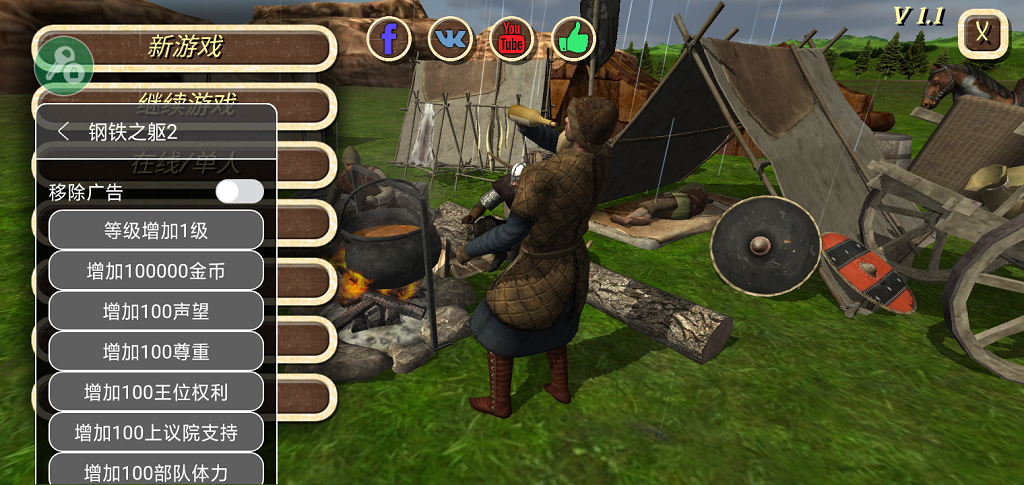Activate the 增加100部队体力 option
Screen dimensions: 1024x485
coord(156,470)
